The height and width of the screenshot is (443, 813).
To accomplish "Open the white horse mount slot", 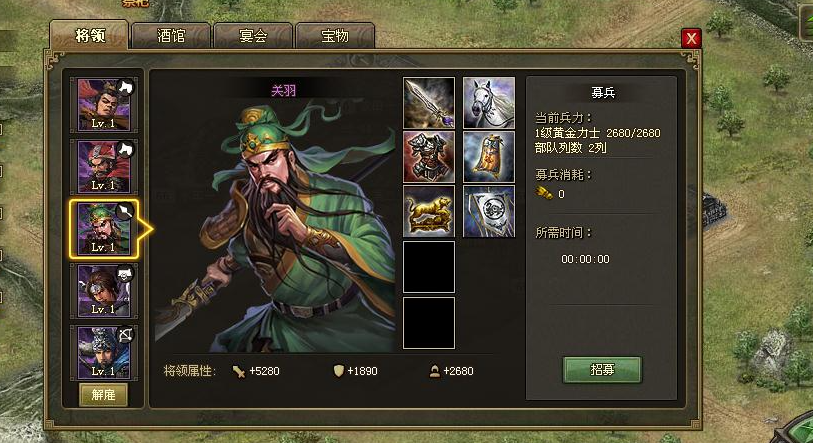I will (489, 103).
